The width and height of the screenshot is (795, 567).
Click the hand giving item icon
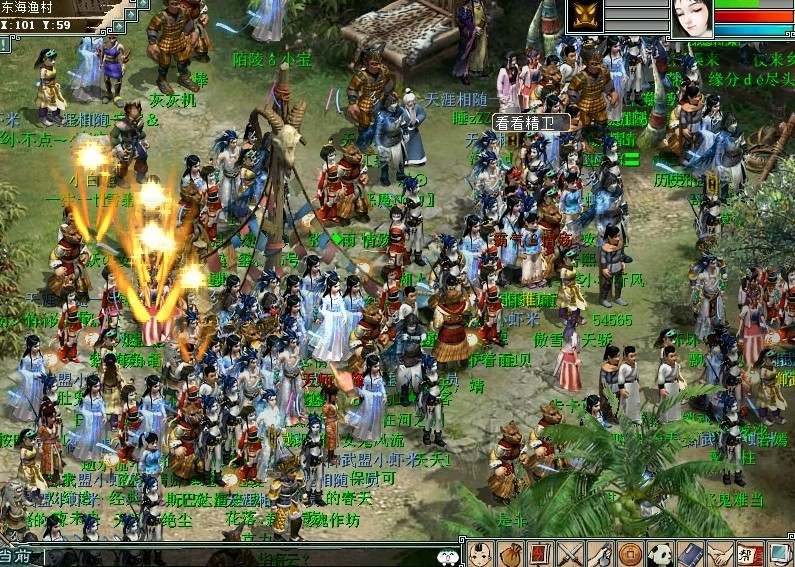coord(600,553)
